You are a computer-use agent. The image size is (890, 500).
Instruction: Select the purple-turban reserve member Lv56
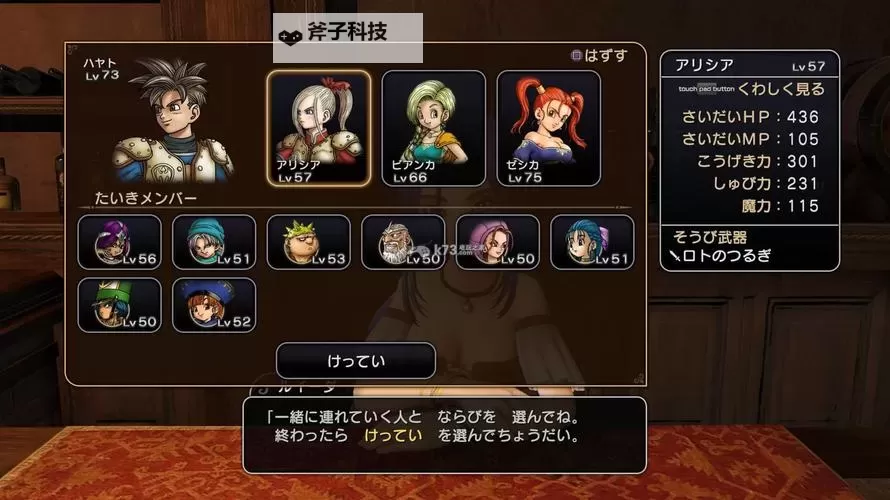pos(120,242)
